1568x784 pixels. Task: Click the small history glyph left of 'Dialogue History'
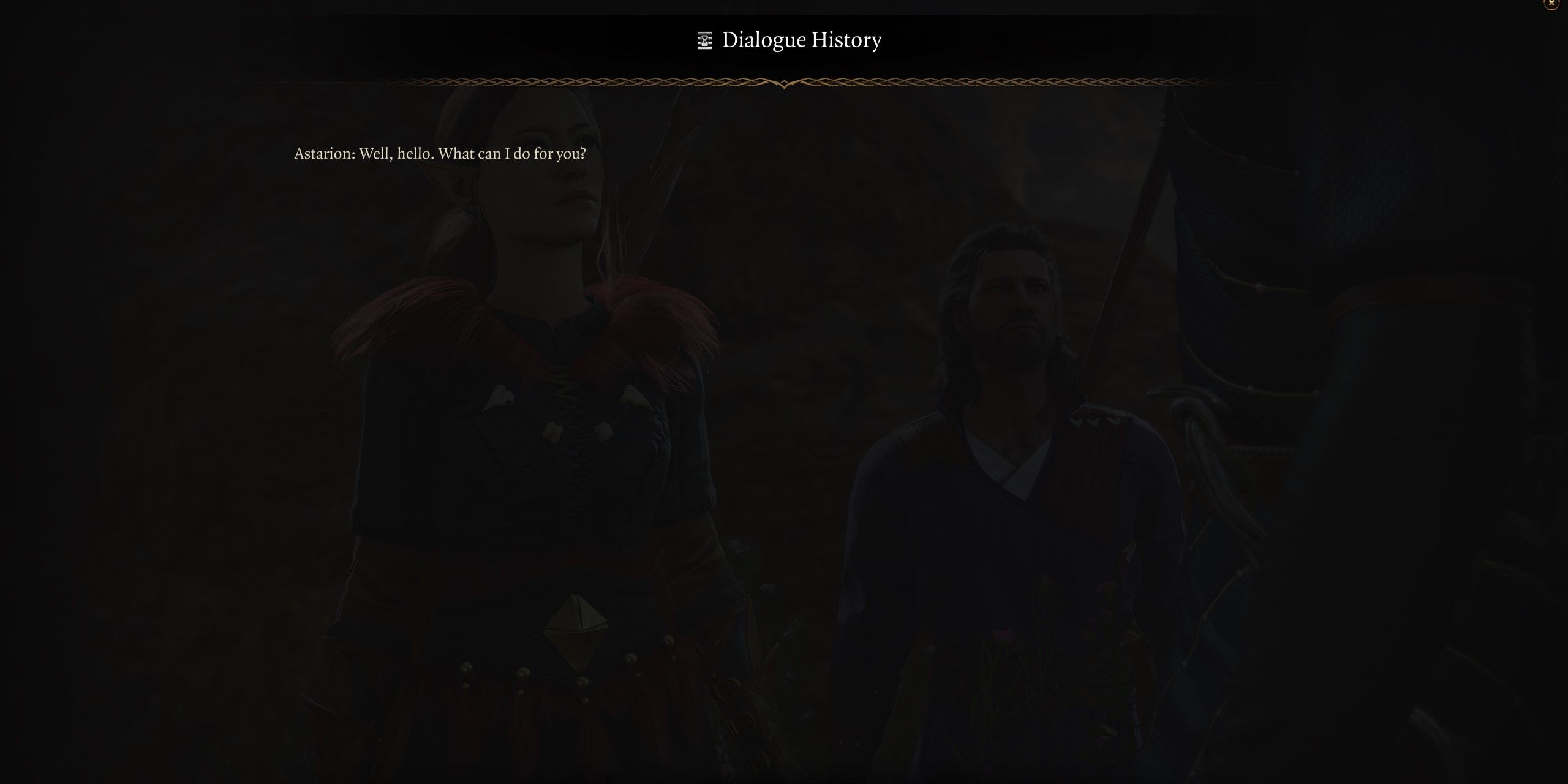tap(705, 40)
